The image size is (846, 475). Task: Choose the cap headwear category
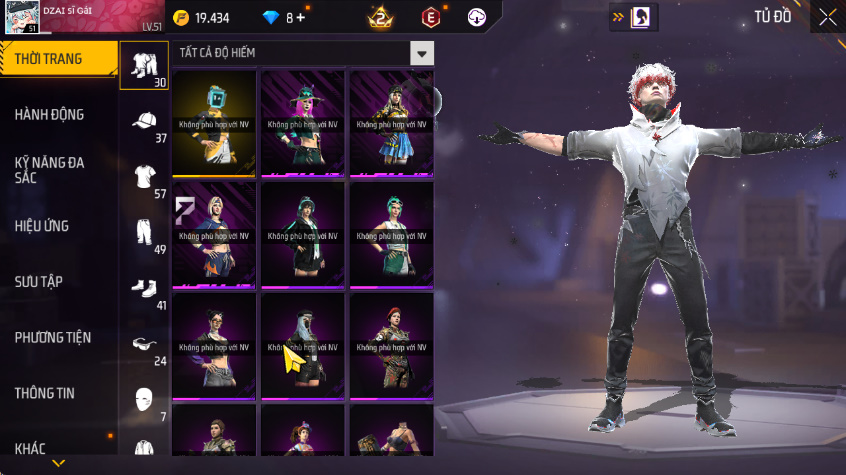[x=144, y=122]
